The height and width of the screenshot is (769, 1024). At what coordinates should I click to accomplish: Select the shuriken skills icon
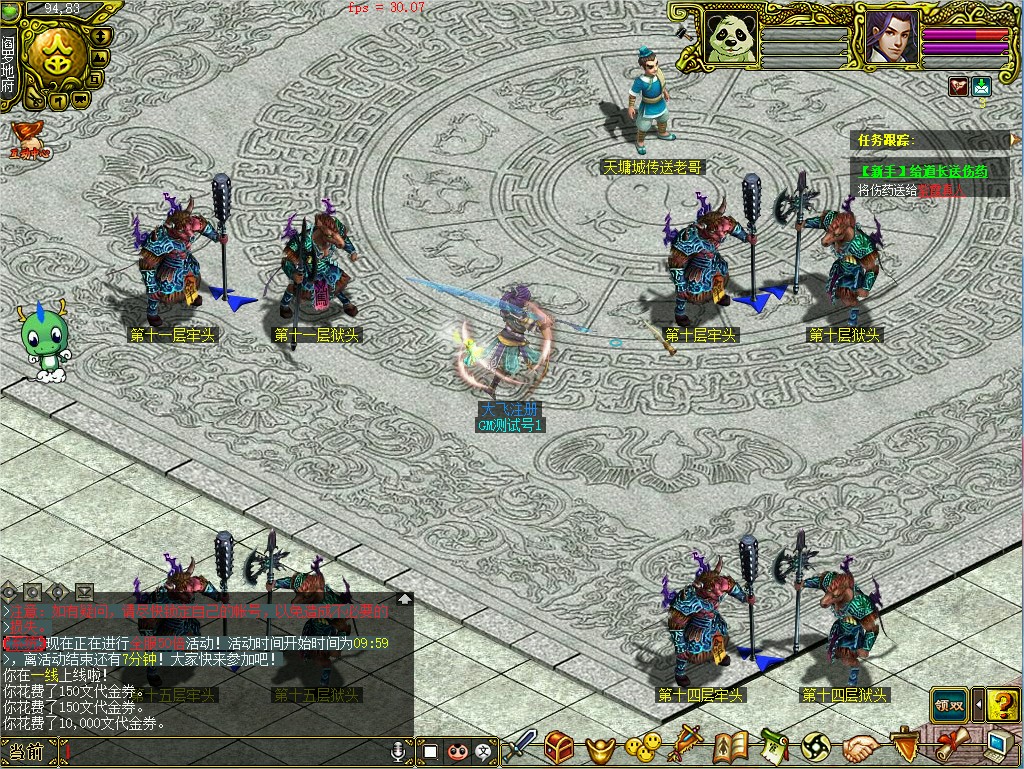(816, 746)
